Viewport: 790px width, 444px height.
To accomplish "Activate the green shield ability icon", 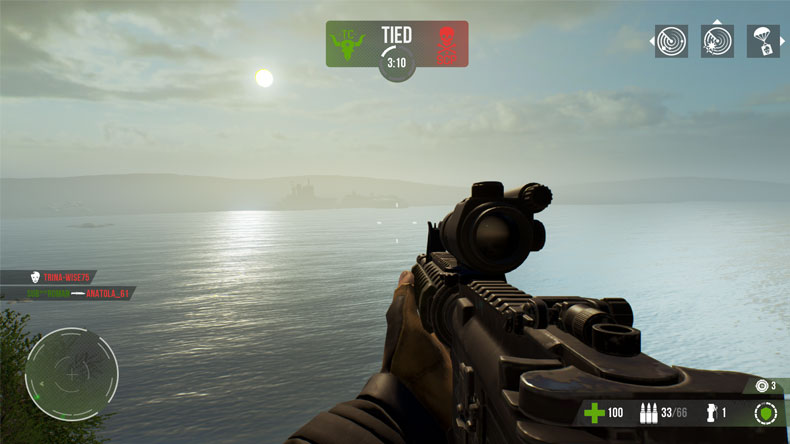I will (765, 413).
